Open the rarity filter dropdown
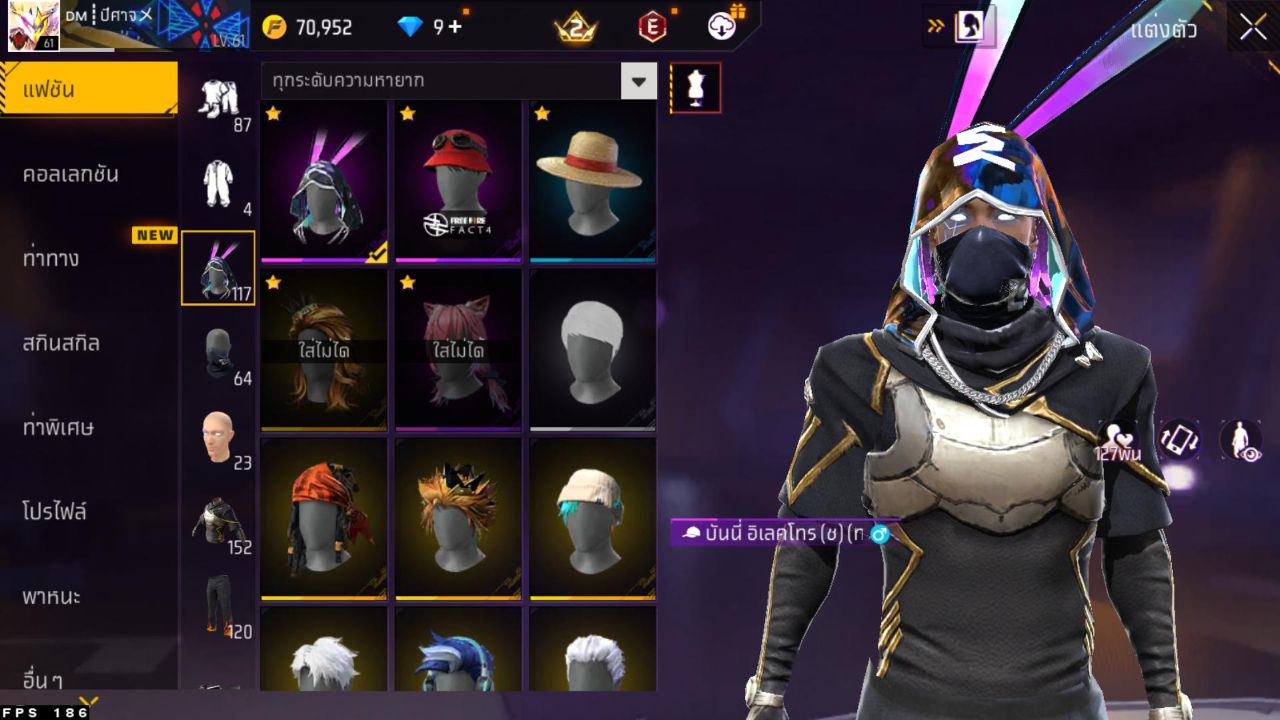1280x720 pixels. [x=638, y=81]
